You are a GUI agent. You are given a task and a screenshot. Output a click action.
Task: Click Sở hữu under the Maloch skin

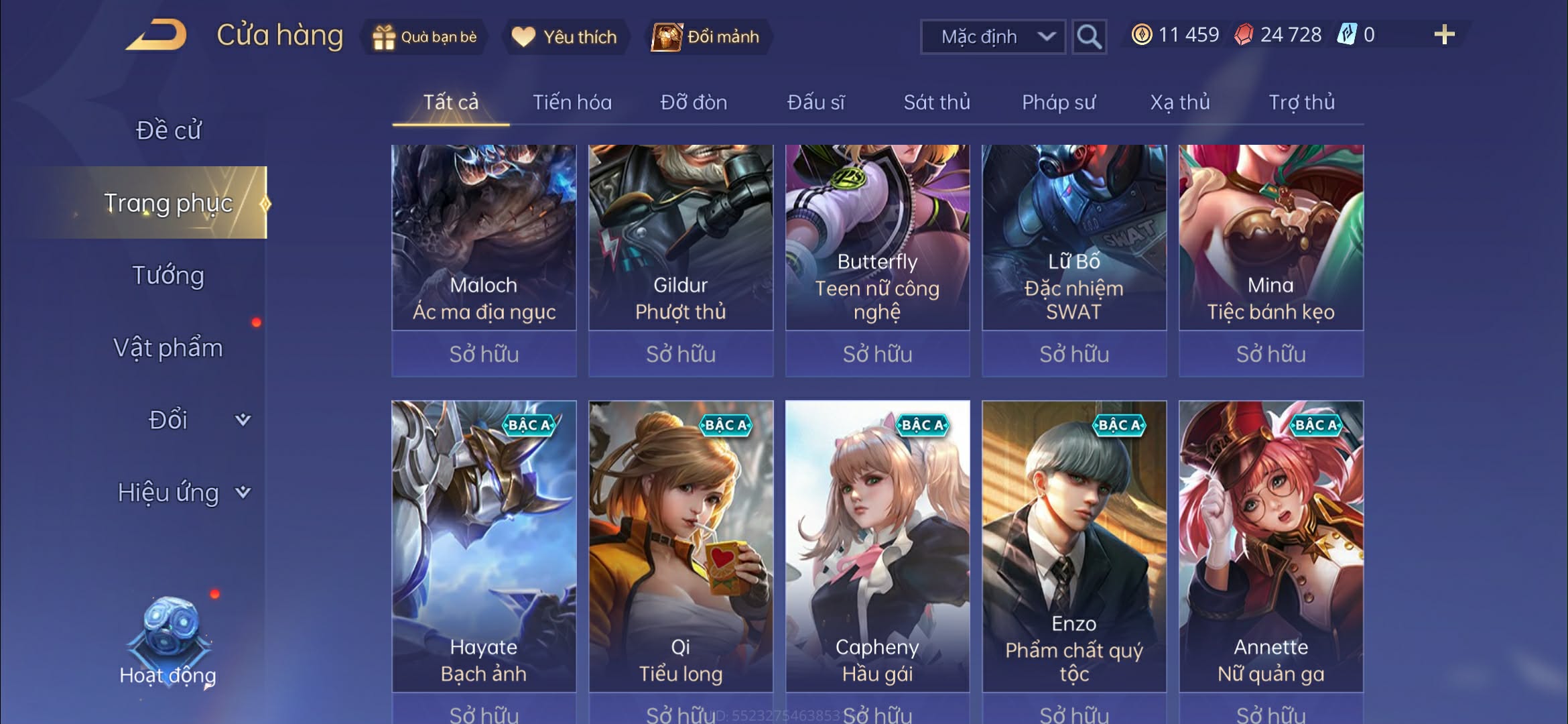(484, 353)
